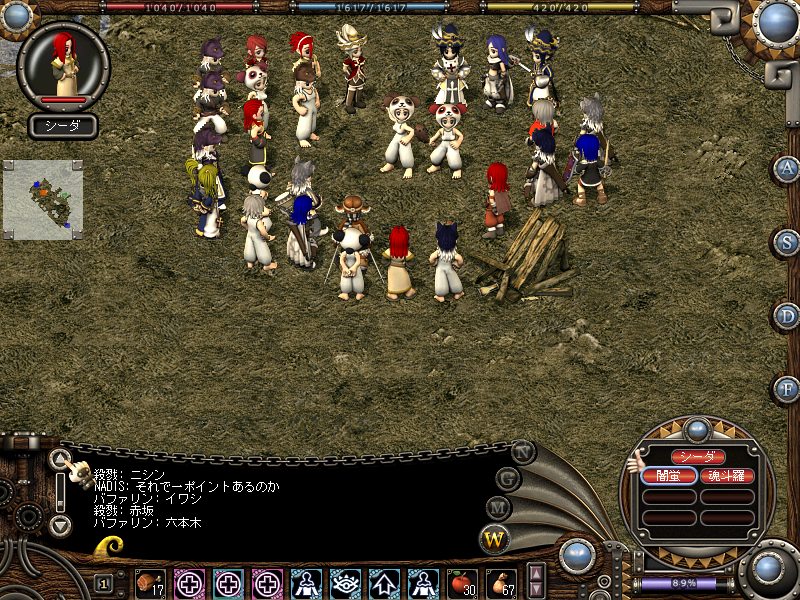This screenshot has width=800, height=600.
Task: Activate the up-arrow skill icon
Action: [x=384, y=582]
